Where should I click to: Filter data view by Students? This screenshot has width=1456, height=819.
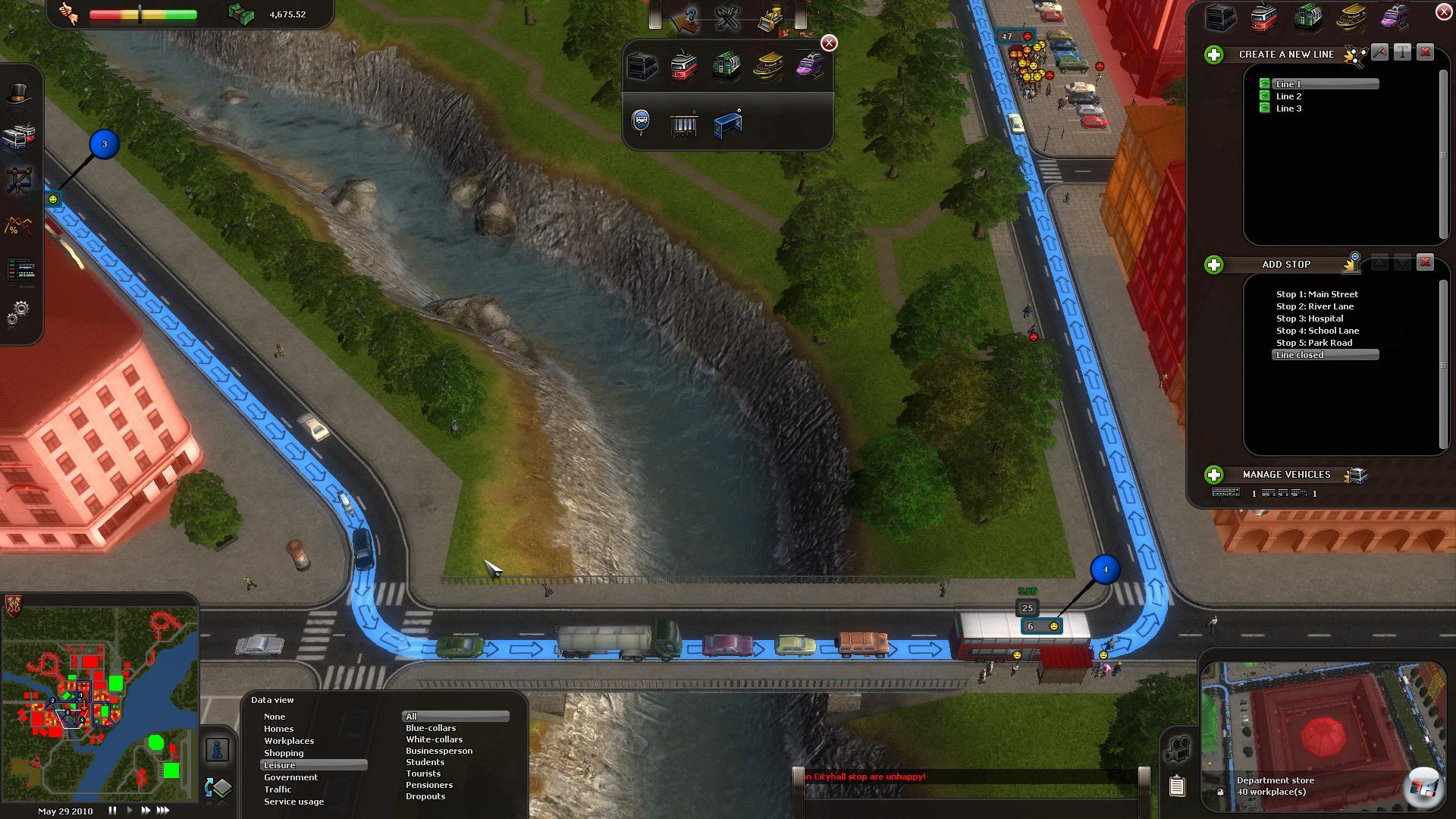click(425, 762)
